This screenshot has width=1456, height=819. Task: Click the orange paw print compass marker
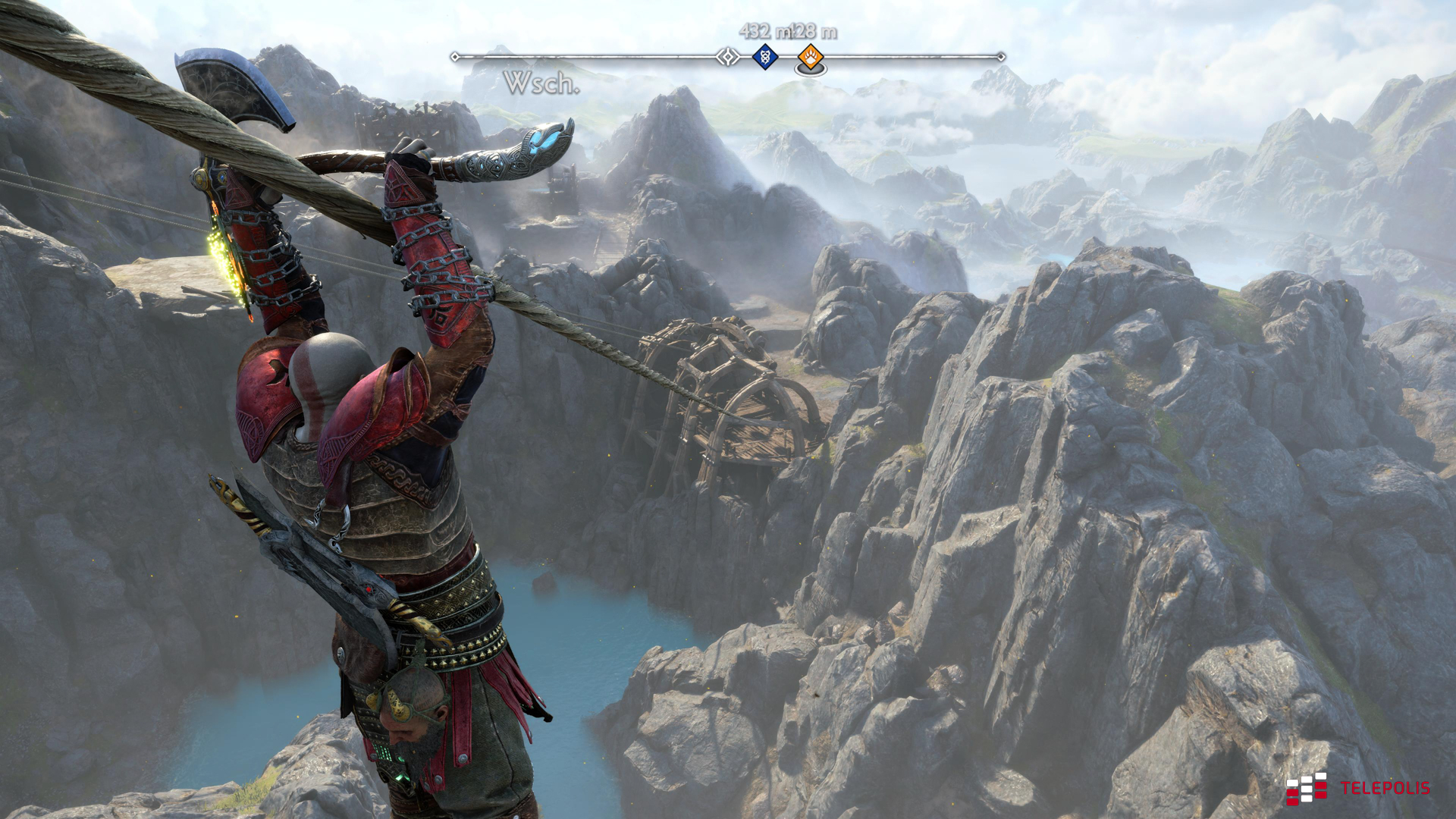pyautogui.click(x=811, y=57)
